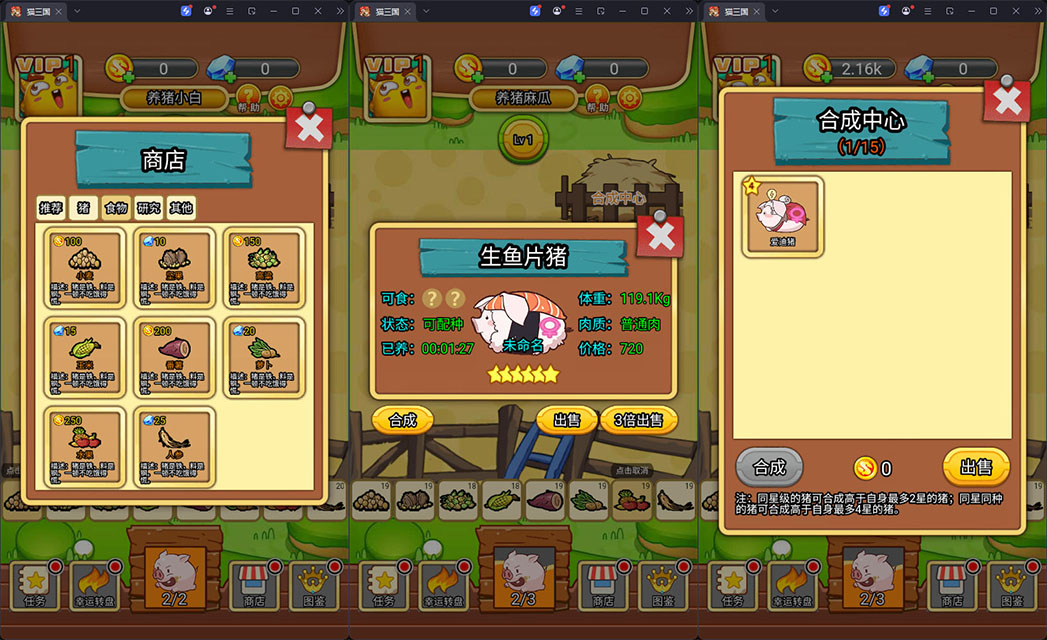Screen dimensions: 1047x640
Task: Select the one-star pig in 合成中心
Action: coord(784,215)
